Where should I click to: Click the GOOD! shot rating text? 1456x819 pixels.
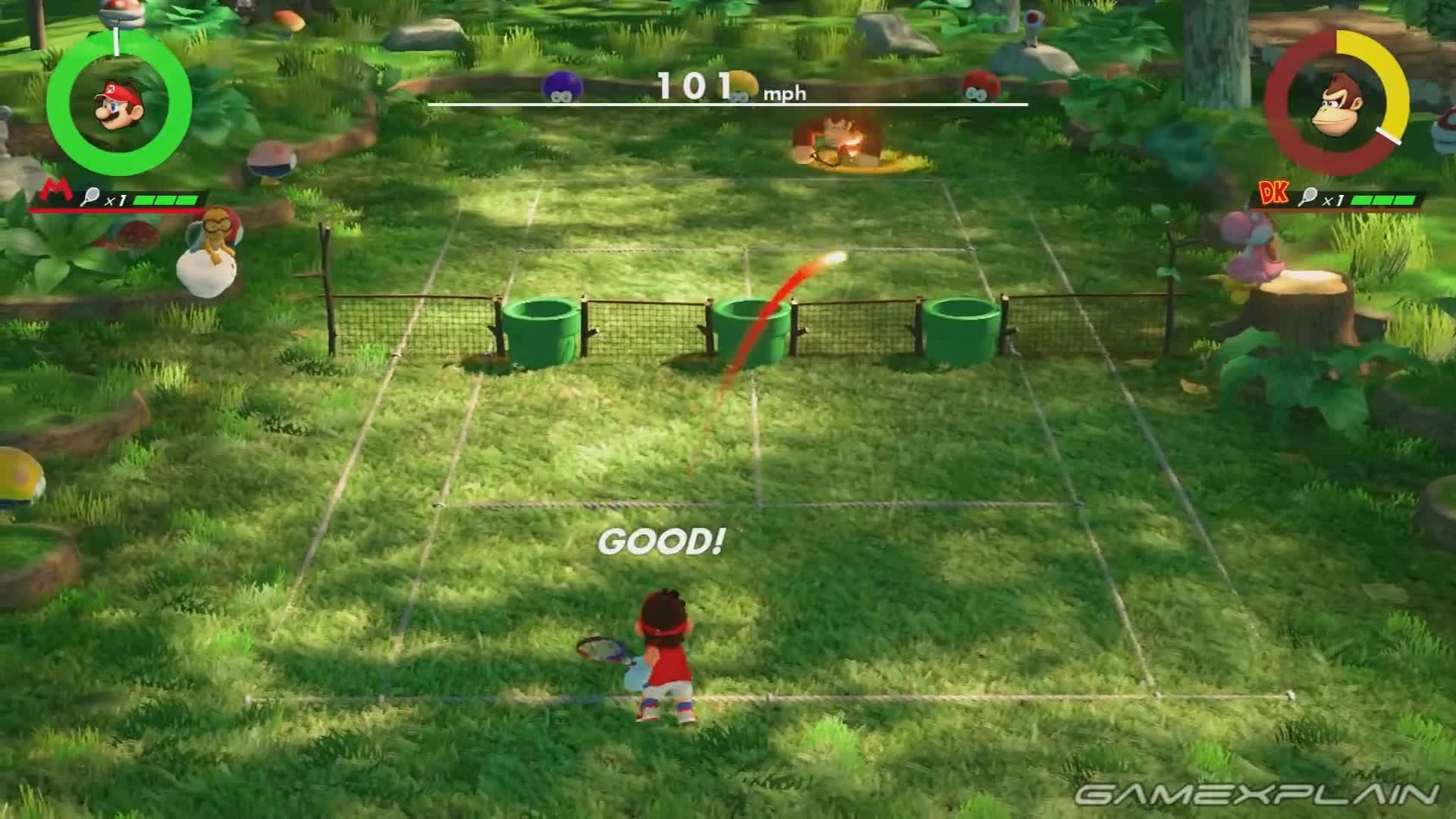(662, 541)
